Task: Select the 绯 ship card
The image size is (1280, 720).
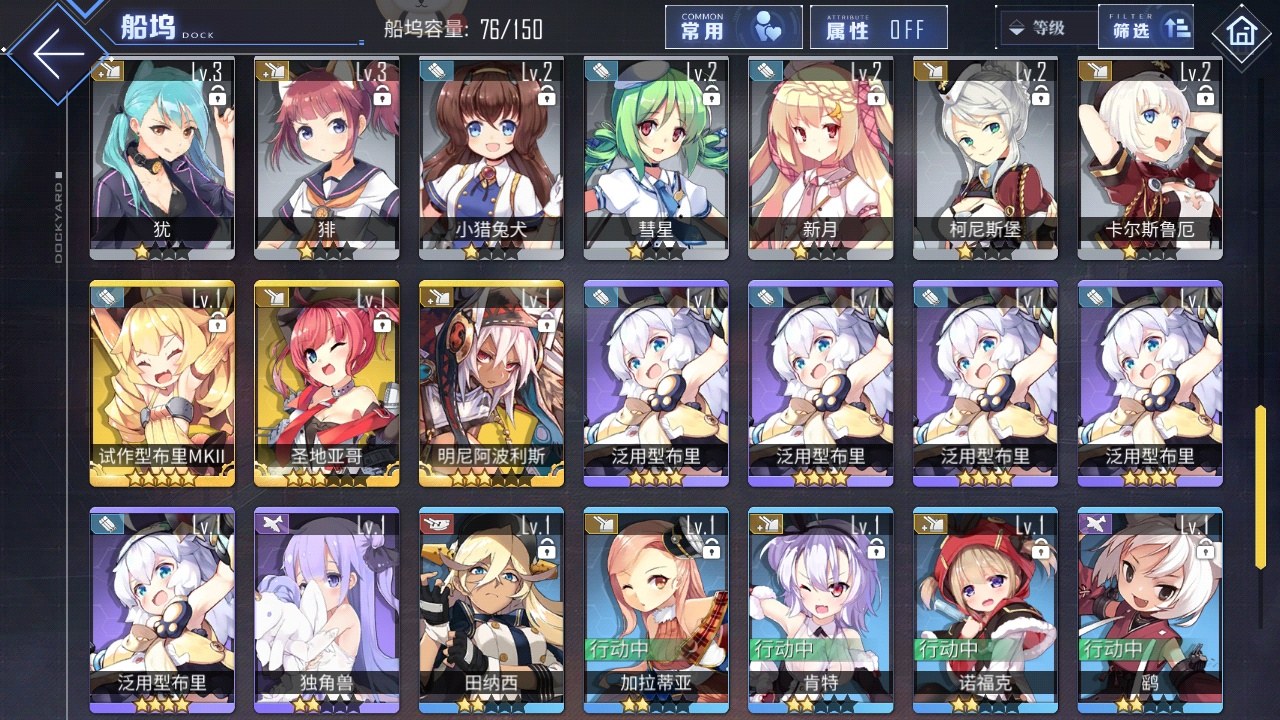Action: [x=326, y=155]
